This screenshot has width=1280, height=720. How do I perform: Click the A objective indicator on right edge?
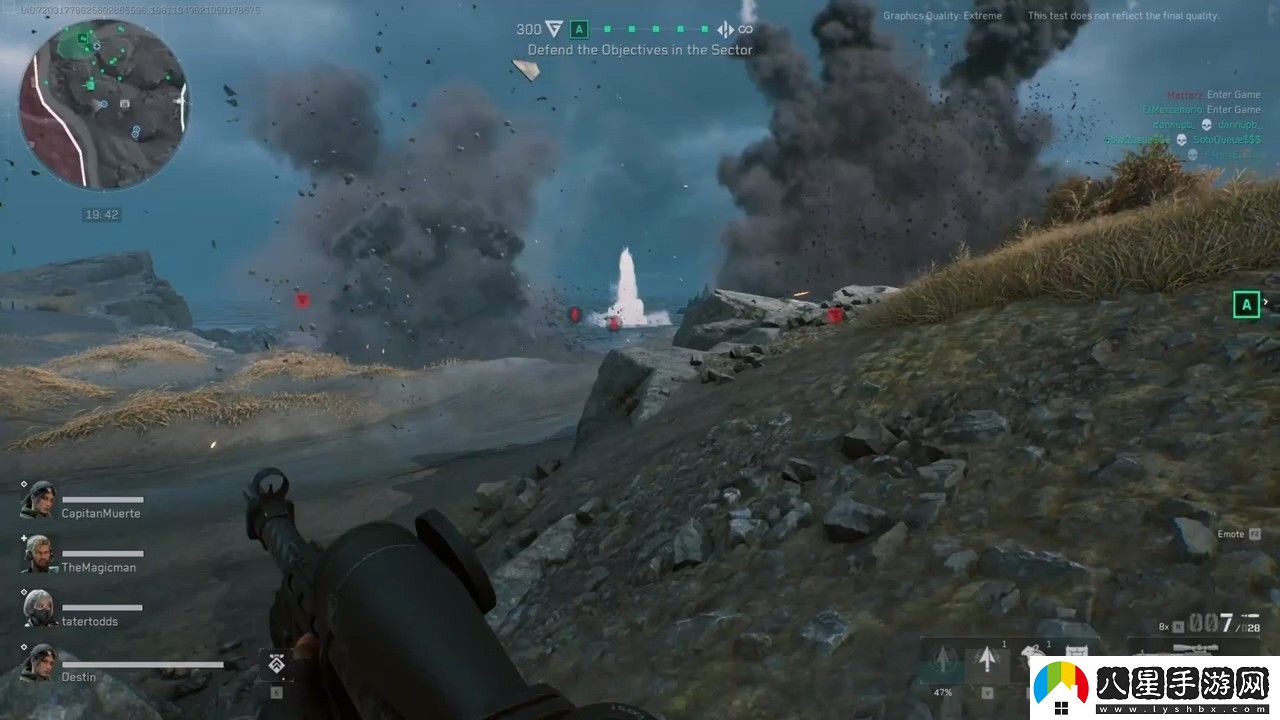(1246, 304)
